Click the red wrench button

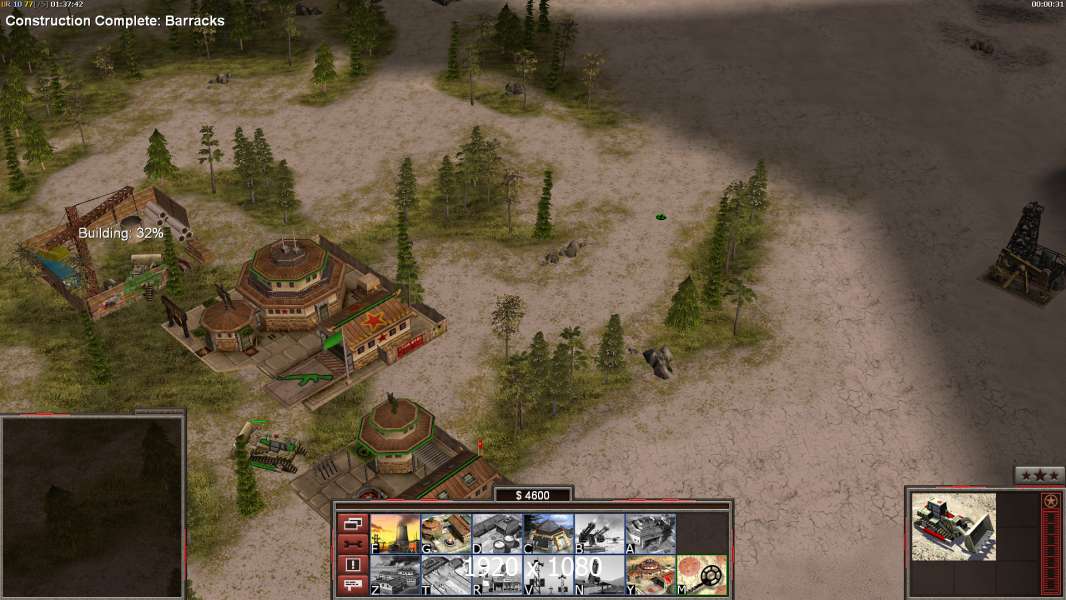[x=352, y=544]
